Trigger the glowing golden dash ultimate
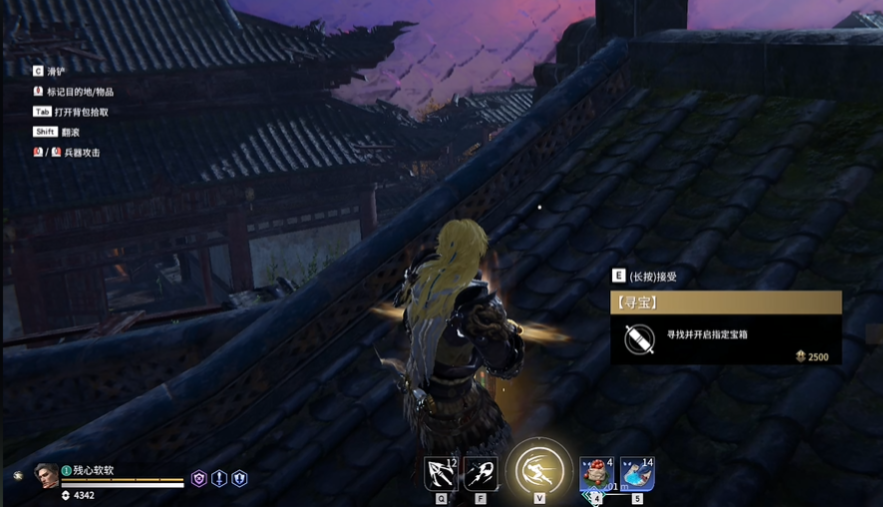Image resolution: width=883 pixels, height=507 pixels. (x=539, y=469)
